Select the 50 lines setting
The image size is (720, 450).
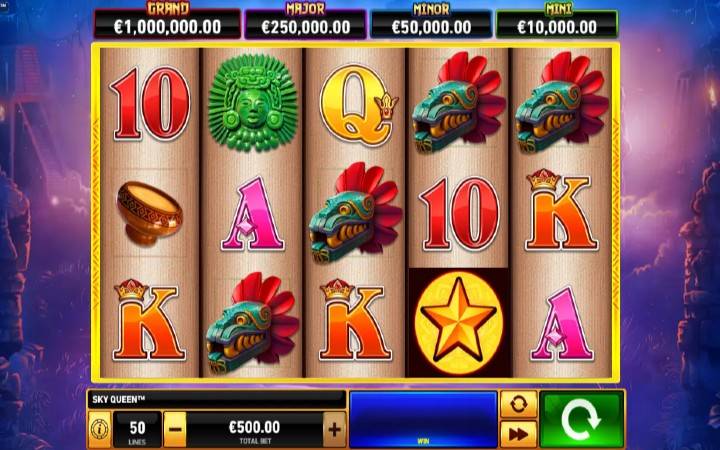[x=137, y=430]
